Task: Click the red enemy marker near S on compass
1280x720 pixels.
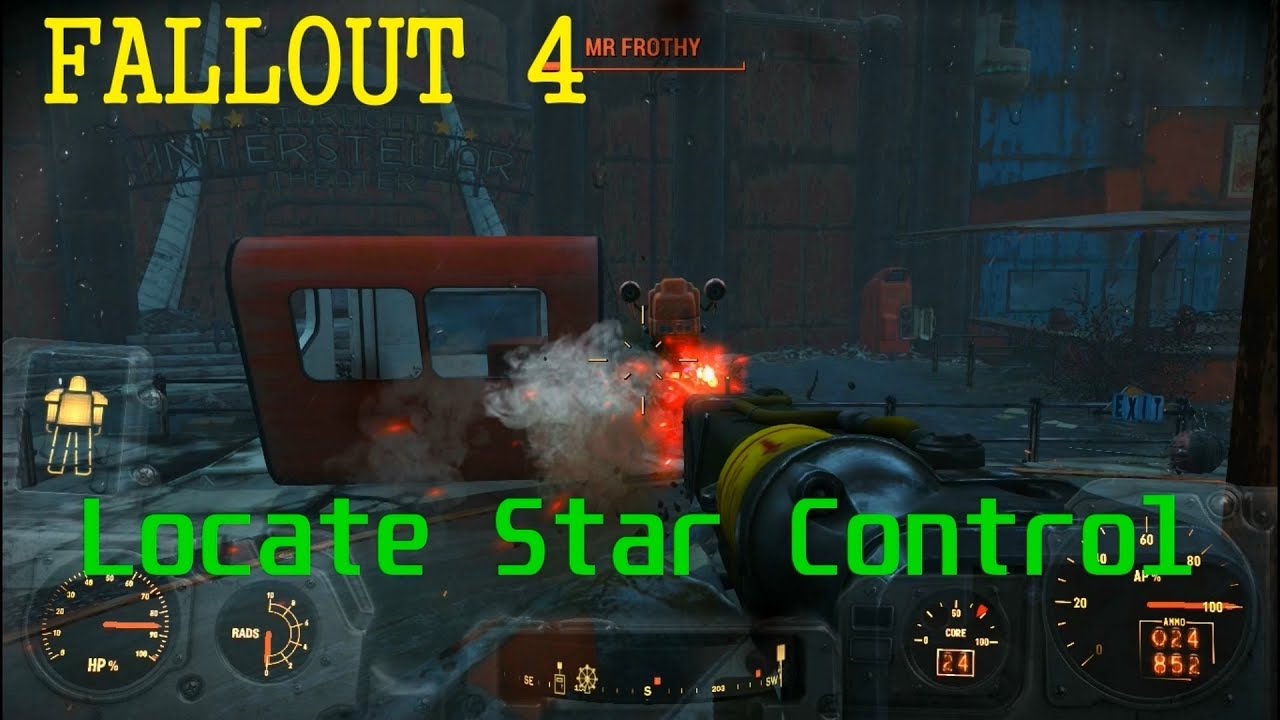Action: pyautogui.click(x=657, y=681)
